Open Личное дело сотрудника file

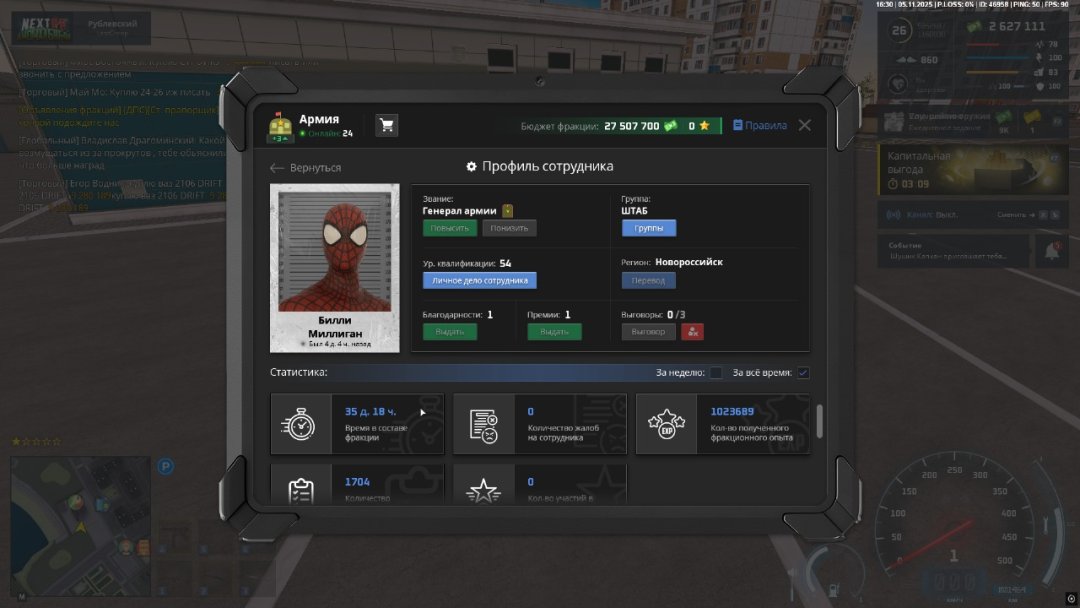coord(479,281)
